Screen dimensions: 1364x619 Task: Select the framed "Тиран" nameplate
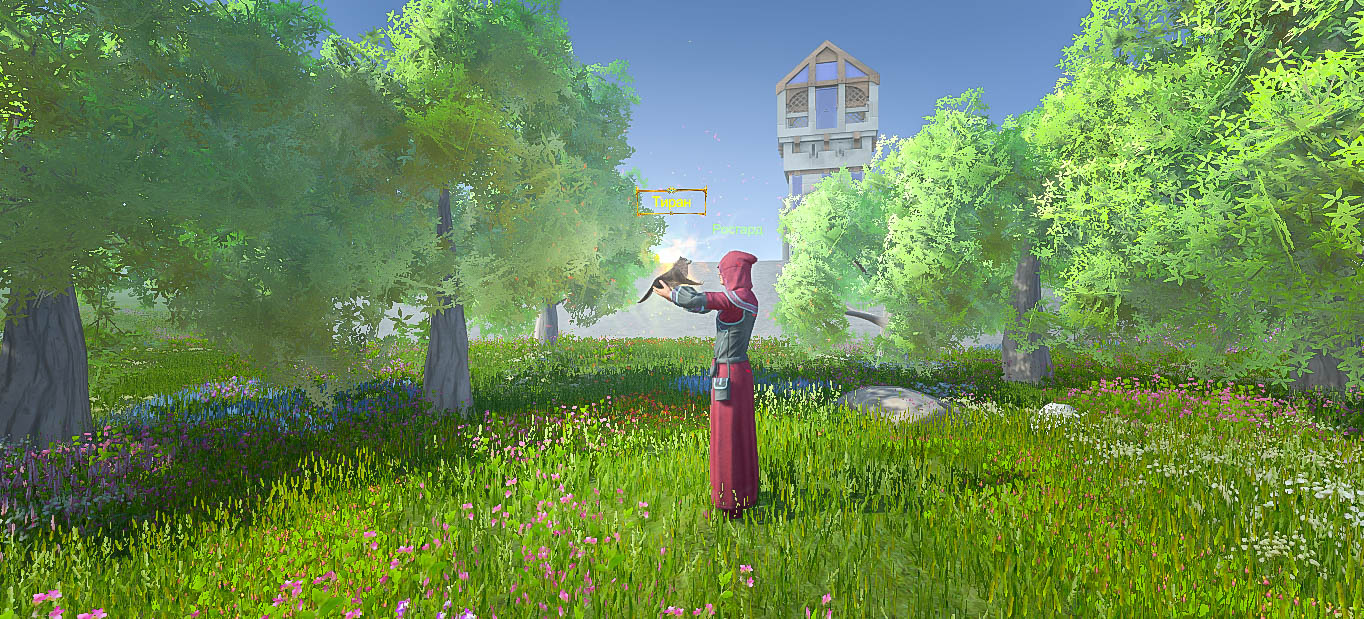[x=671, y=202]
